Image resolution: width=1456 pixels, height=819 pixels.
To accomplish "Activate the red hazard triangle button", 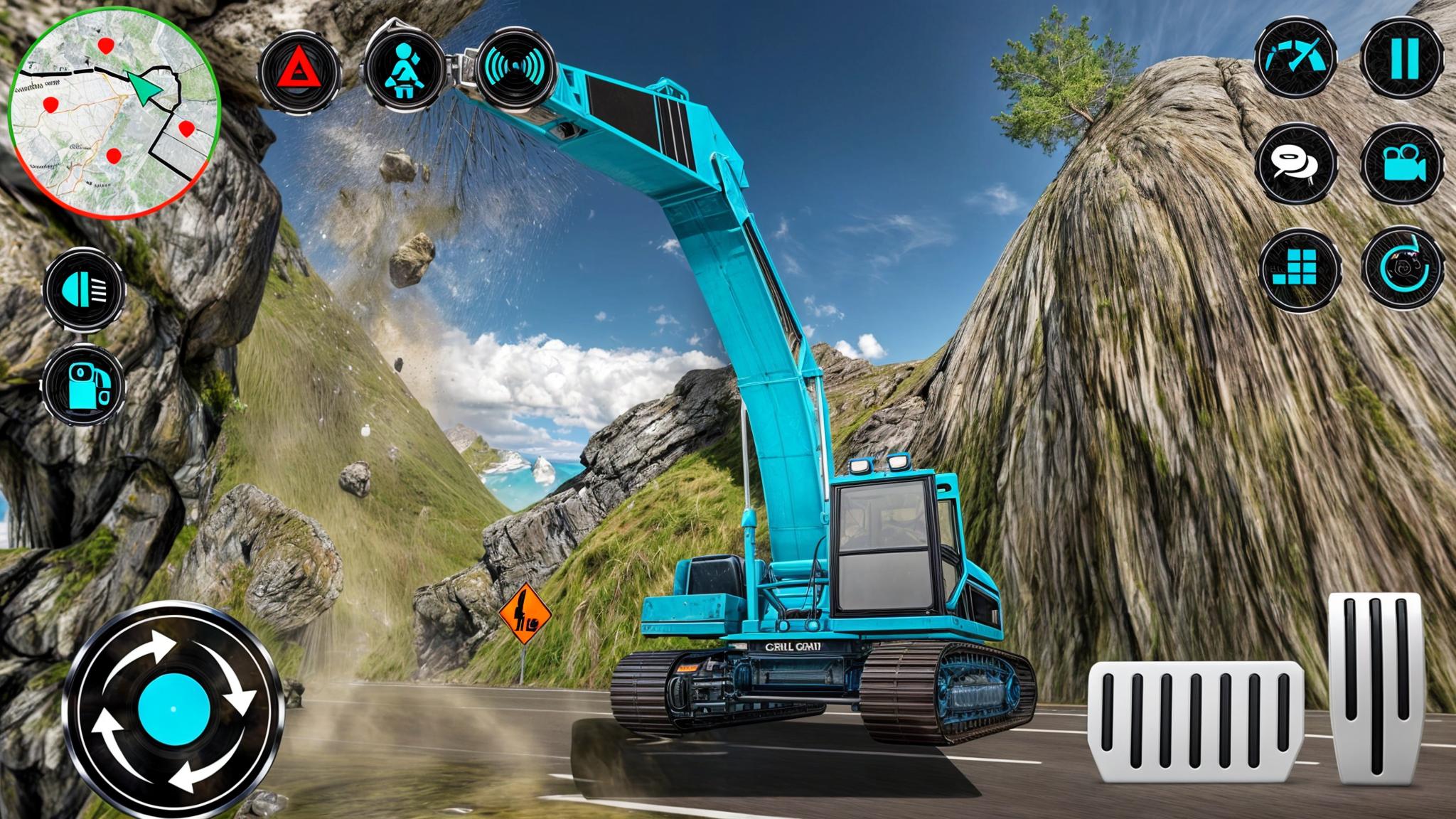I will click(x=299, y=70).
